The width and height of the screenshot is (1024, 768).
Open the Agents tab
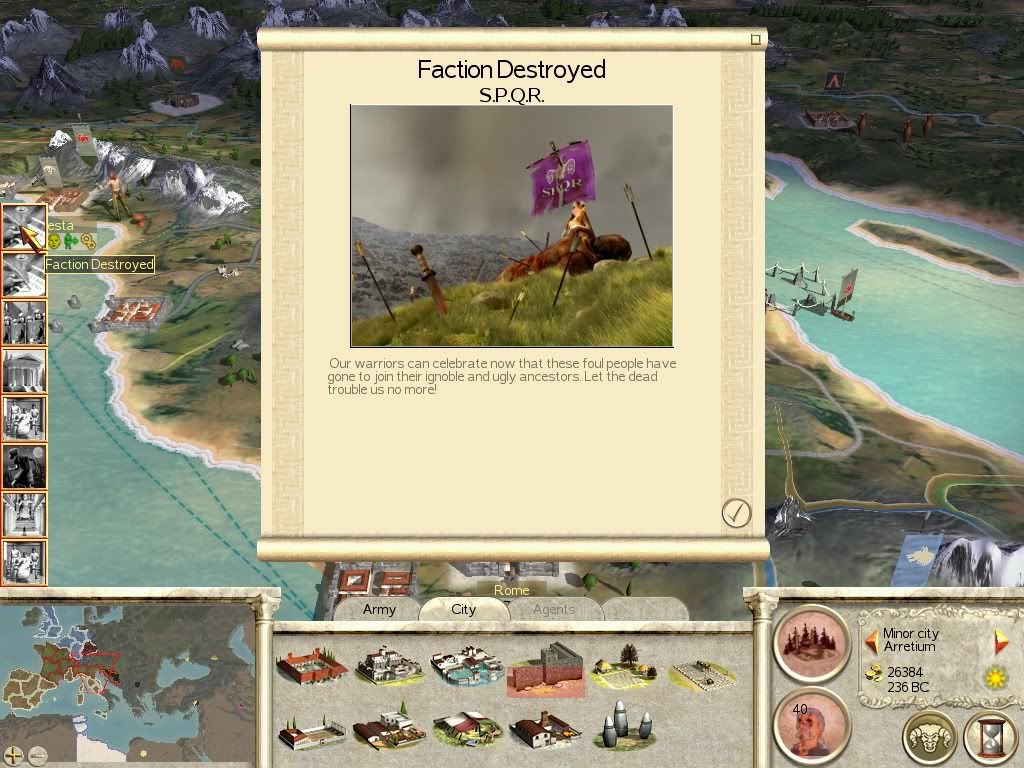point(553,609)
